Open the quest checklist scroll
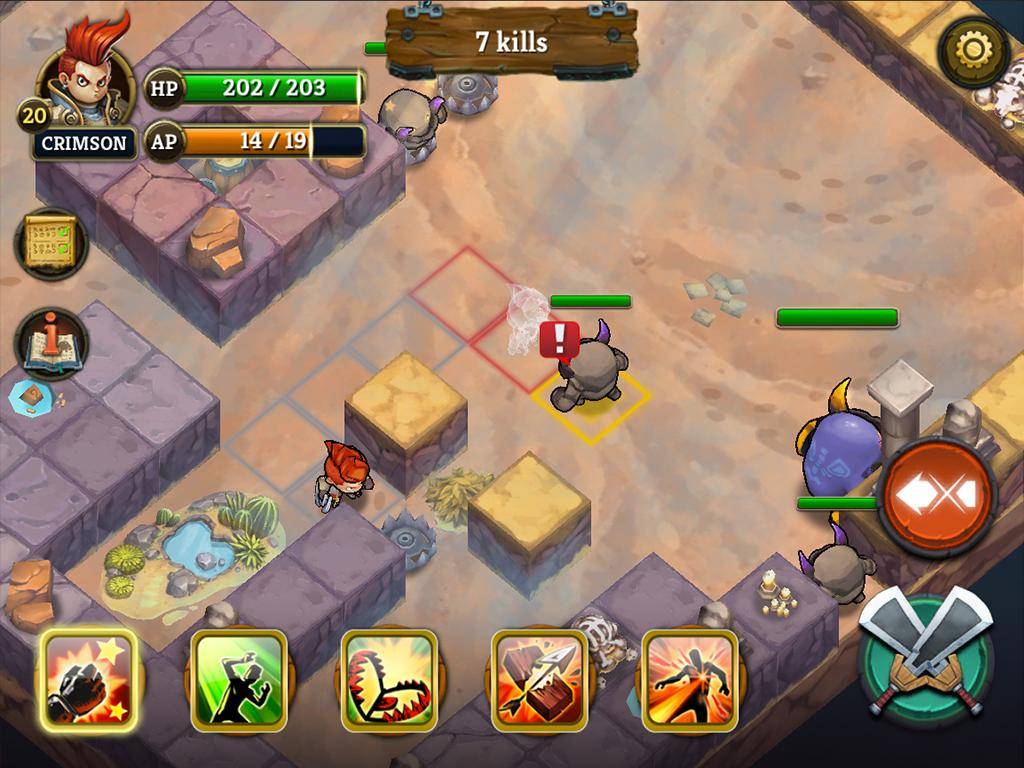The height and width of the screenshot is (768, 1024). click(x=51, y=244)
